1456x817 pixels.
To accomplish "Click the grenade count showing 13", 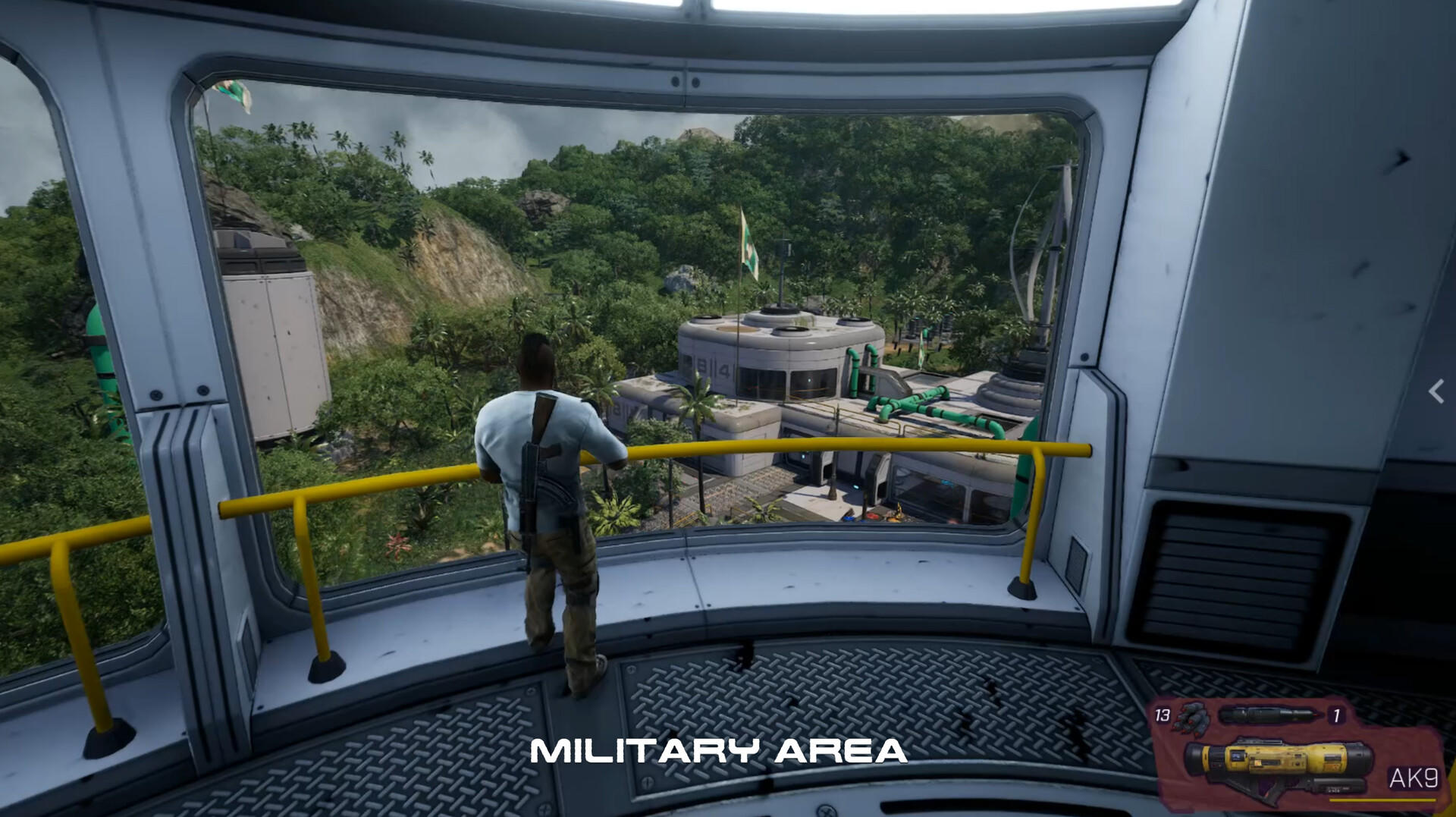I will click(x=1162, y=714).
